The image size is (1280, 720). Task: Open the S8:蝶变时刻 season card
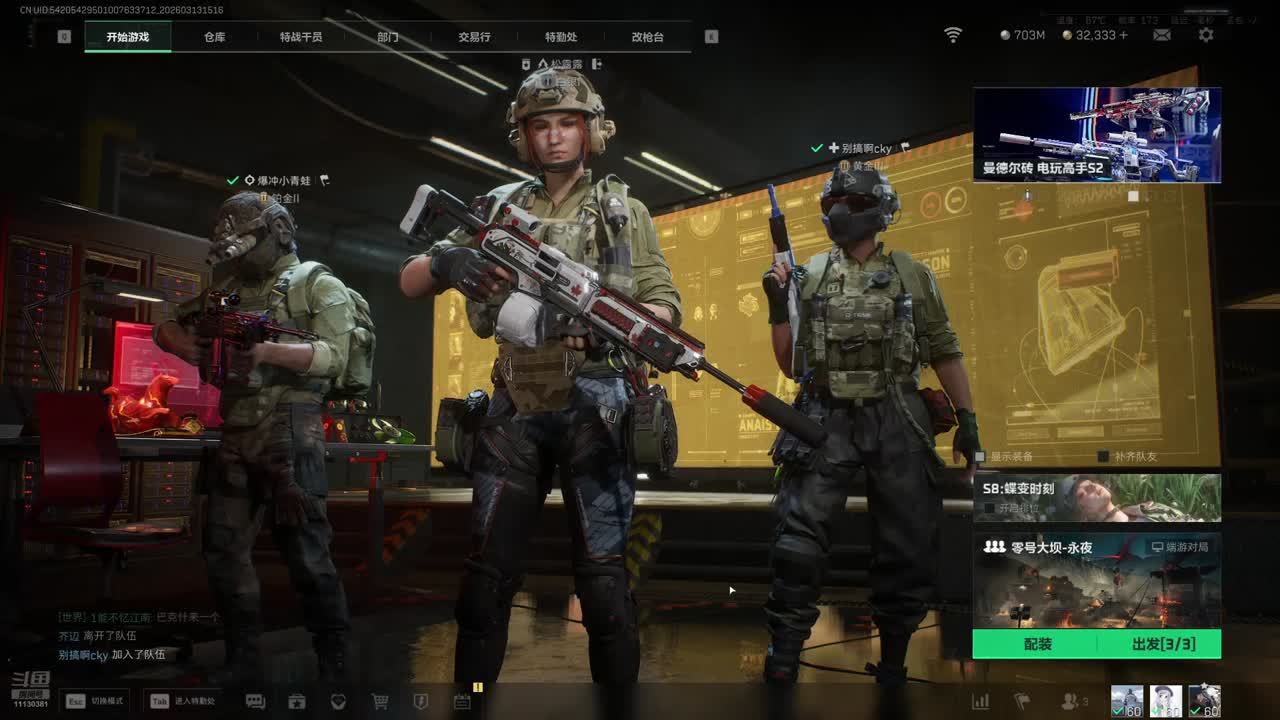click(1097, 498)
